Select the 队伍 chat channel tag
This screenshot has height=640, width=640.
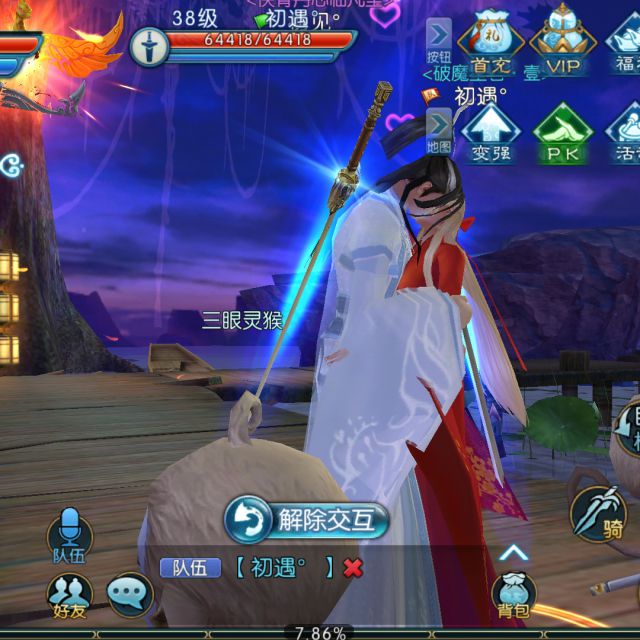click(x=190, y=568)
